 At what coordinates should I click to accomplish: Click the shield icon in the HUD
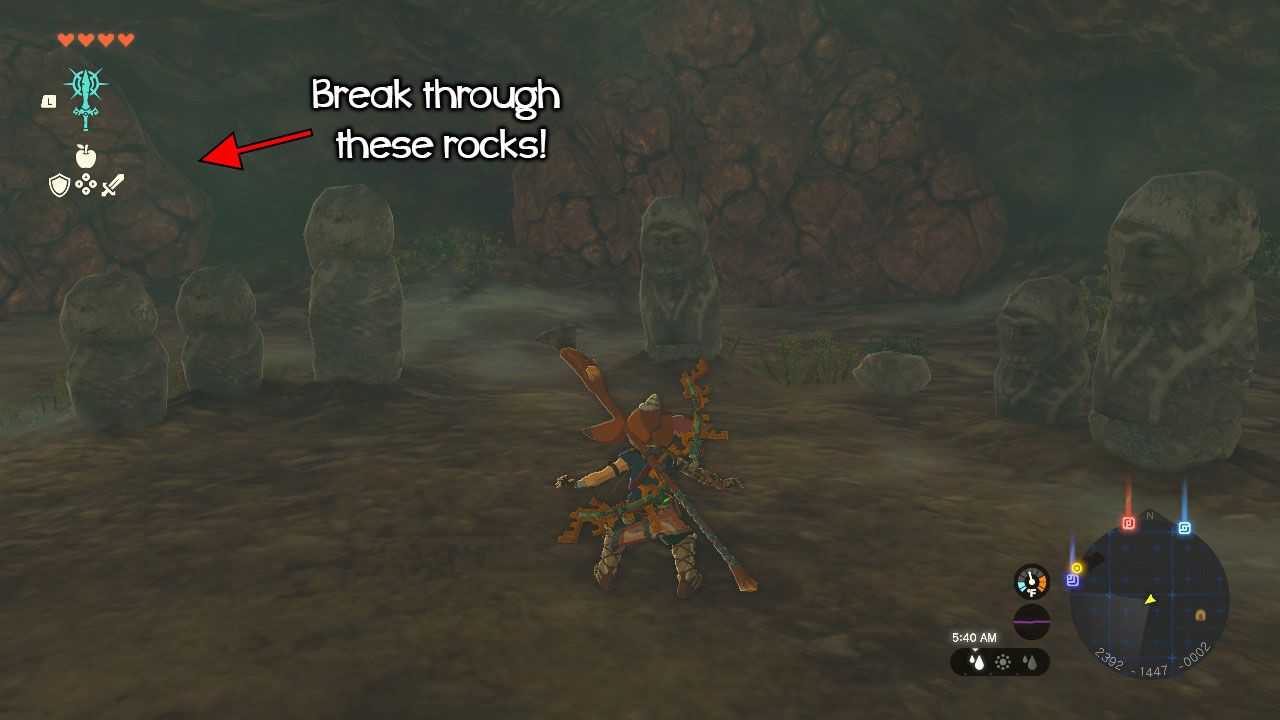[x=58, y=185]
